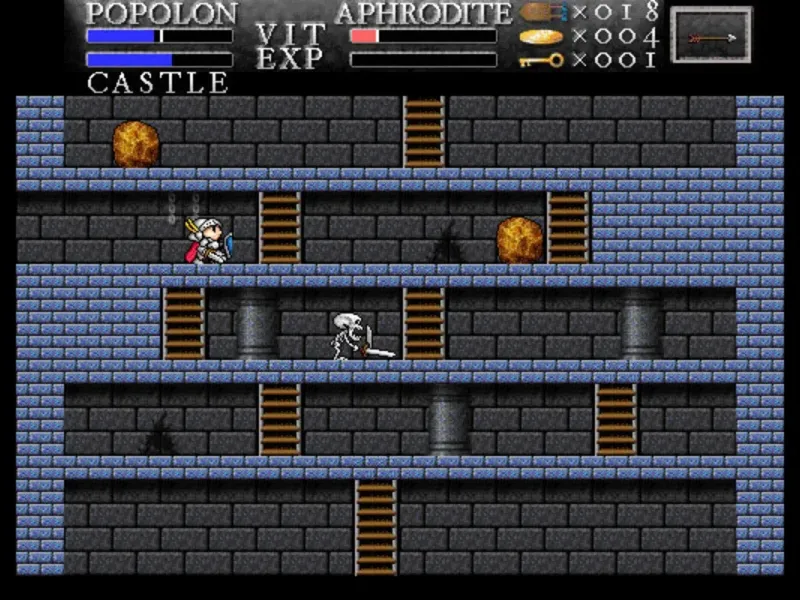Click the arrow ammo icon

click(x=543, y=13)
